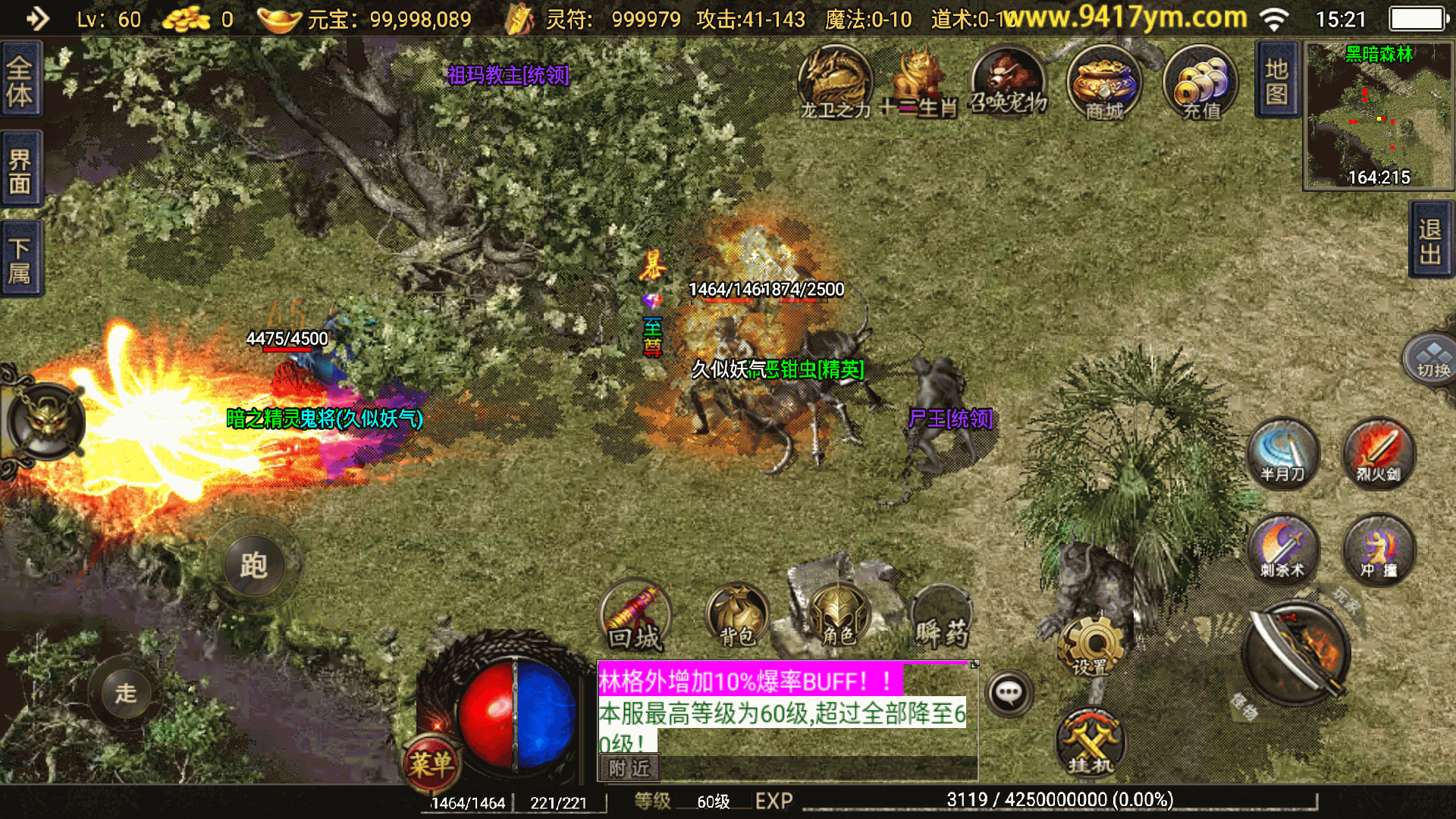1456x819 pixels.
Task: Activate the 半月刀 skill
Action: [1282, 453]
